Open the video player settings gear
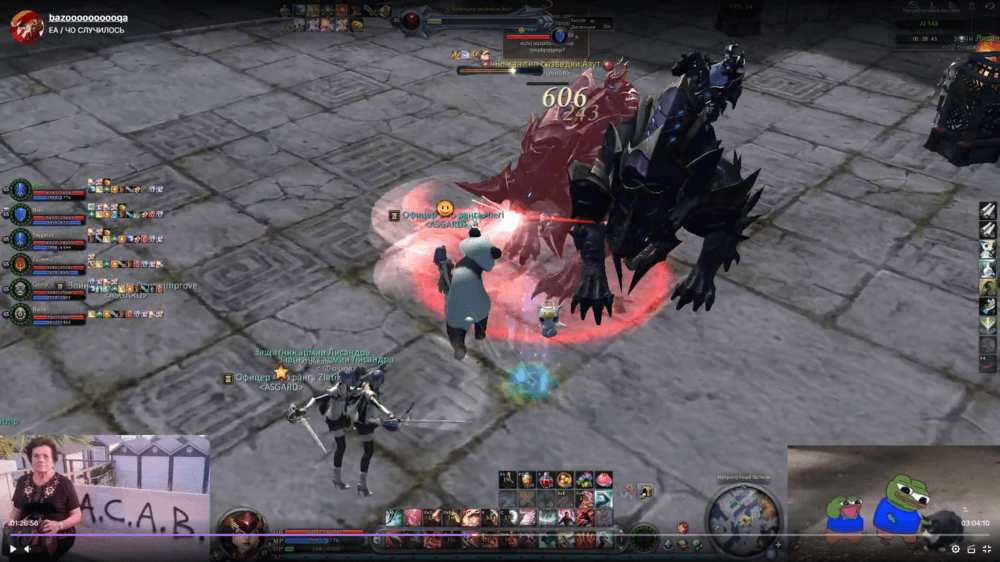Image resolution: width=1000 pixels, height=562 pixels. pyautogui.click(x=955, y=548)
